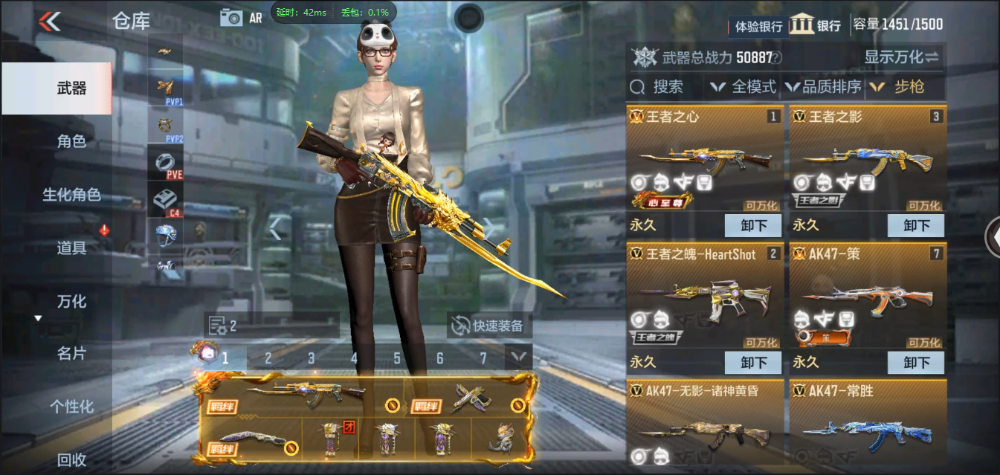Select the 个性化 tab
Viewport: 1000px width, 475px height.
click(70, 406)
